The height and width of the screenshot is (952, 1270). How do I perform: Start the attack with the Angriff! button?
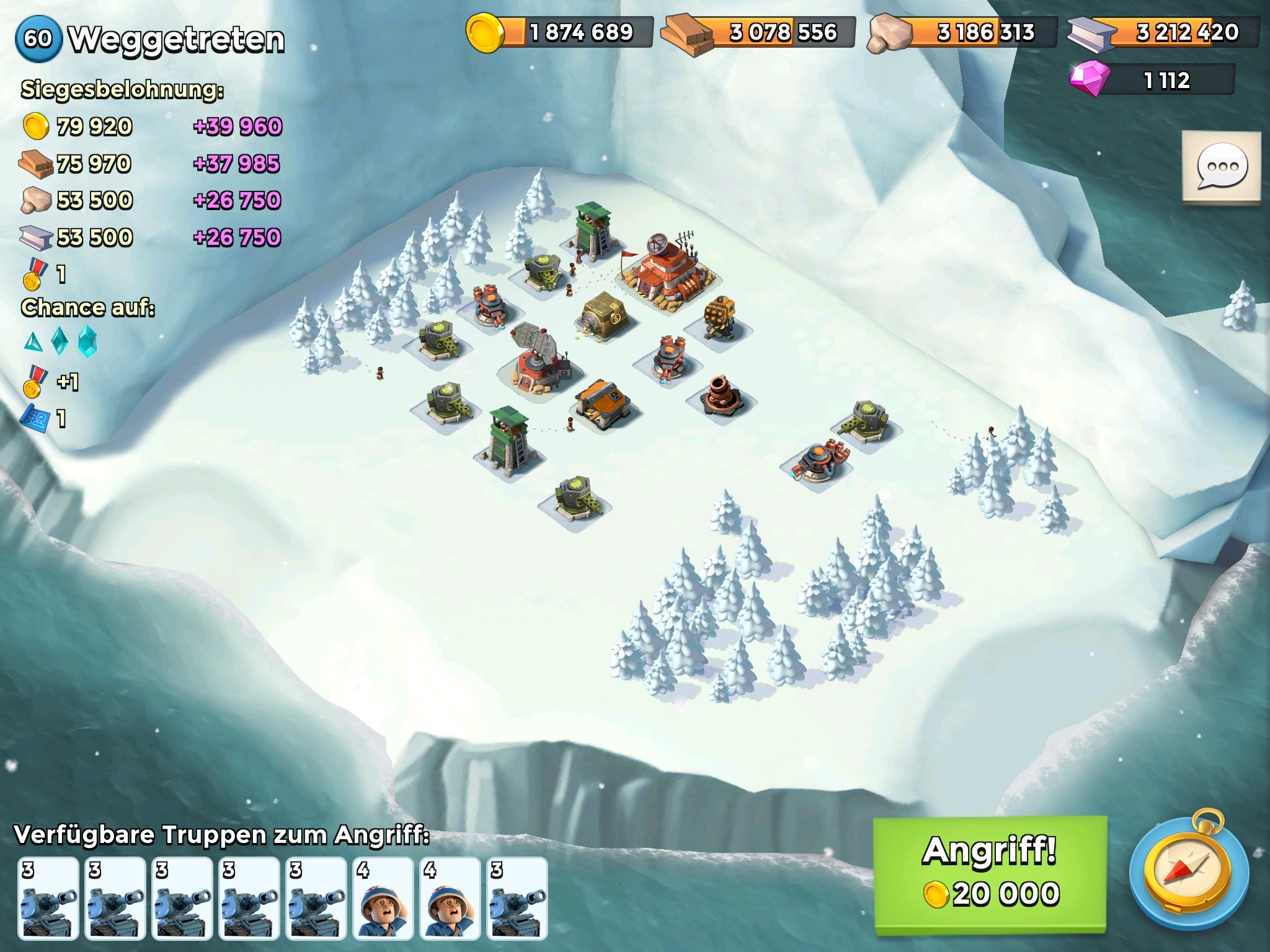click(x=990, y=873)
